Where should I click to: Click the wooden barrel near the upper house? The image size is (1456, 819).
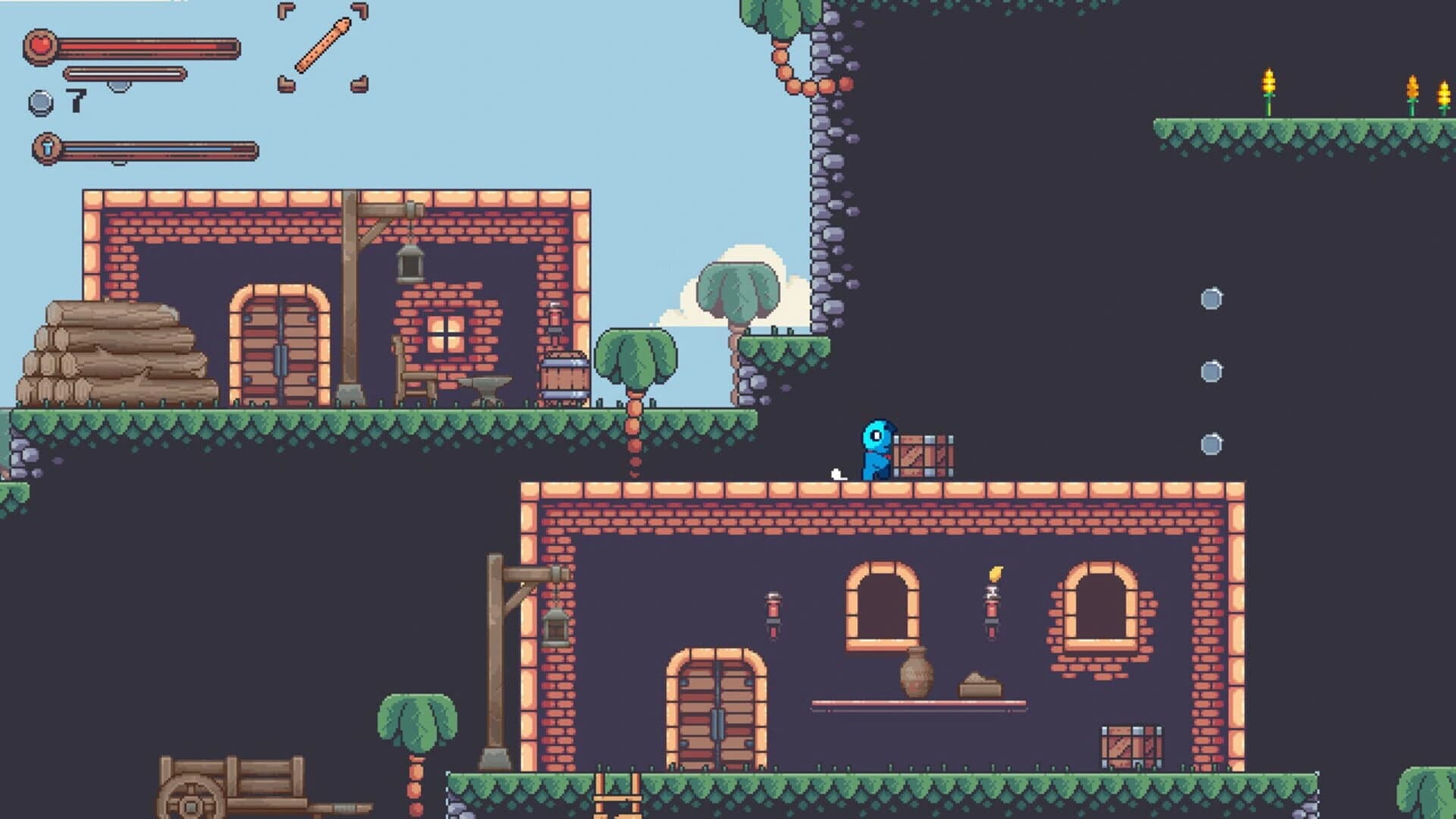566,377
